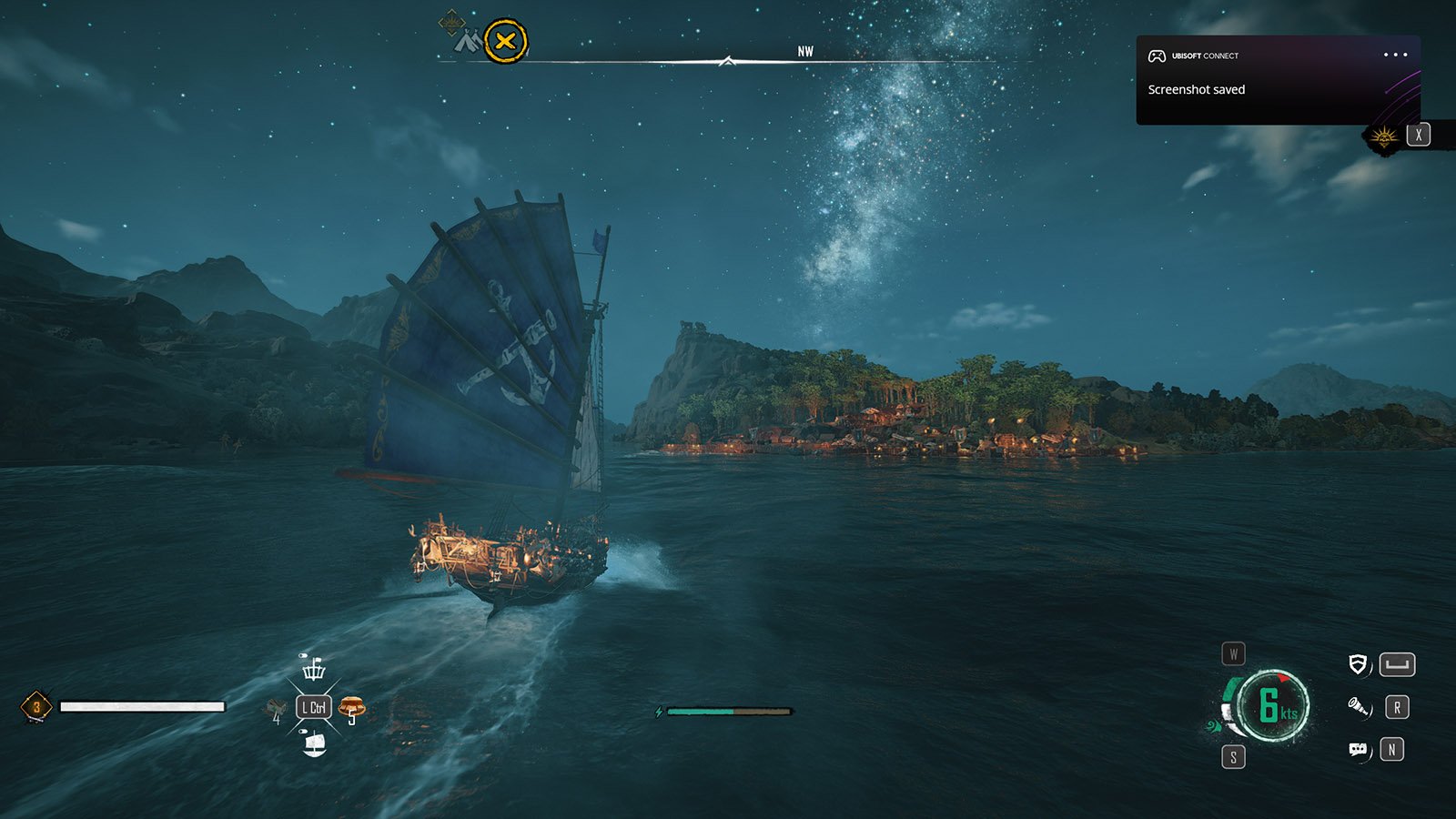1456x819 pixels.
Task: Click the yellow X marker on the compass
Action: (x=505, y=41)
